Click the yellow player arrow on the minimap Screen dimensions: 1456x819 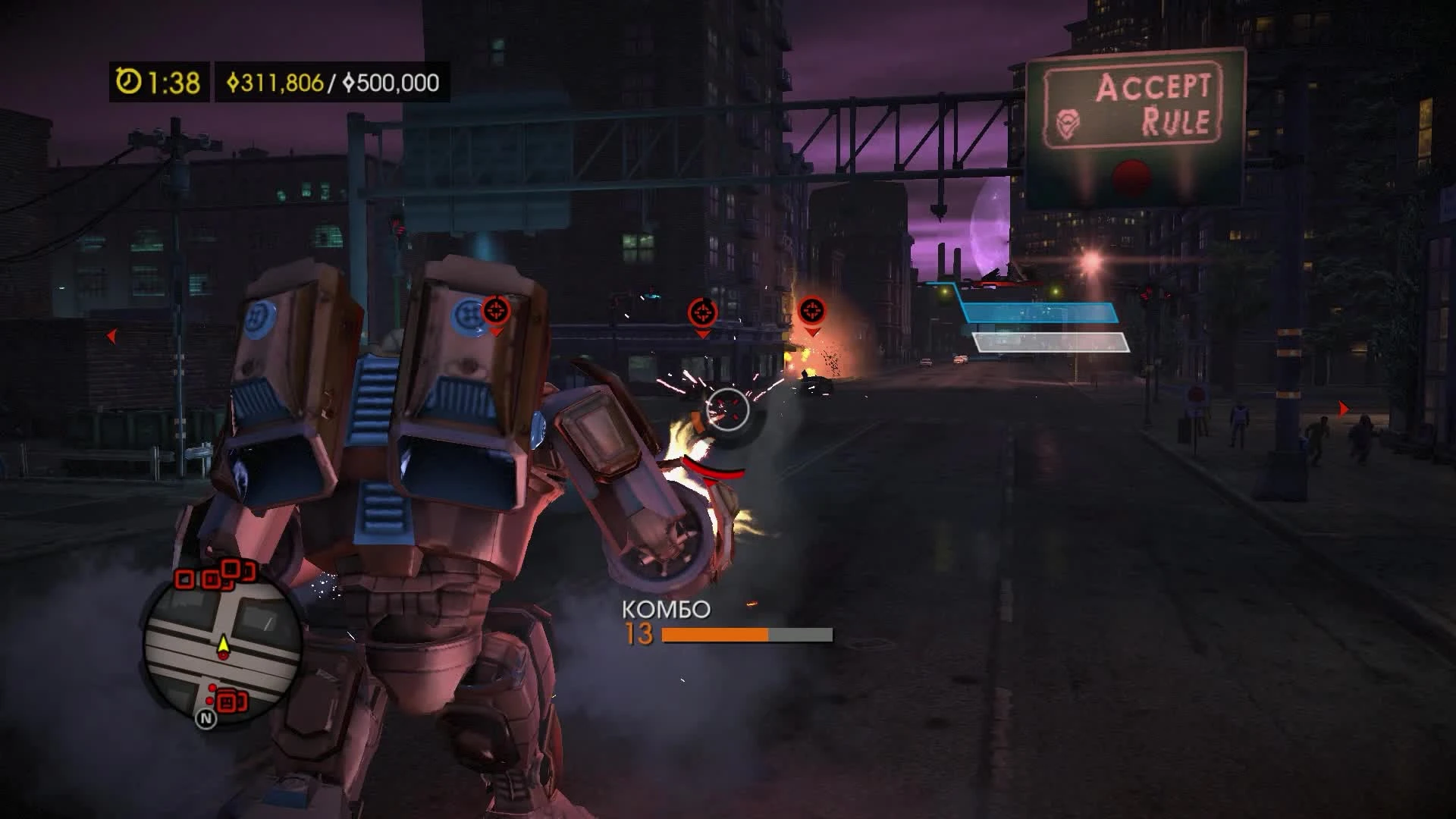pos(224,644)
